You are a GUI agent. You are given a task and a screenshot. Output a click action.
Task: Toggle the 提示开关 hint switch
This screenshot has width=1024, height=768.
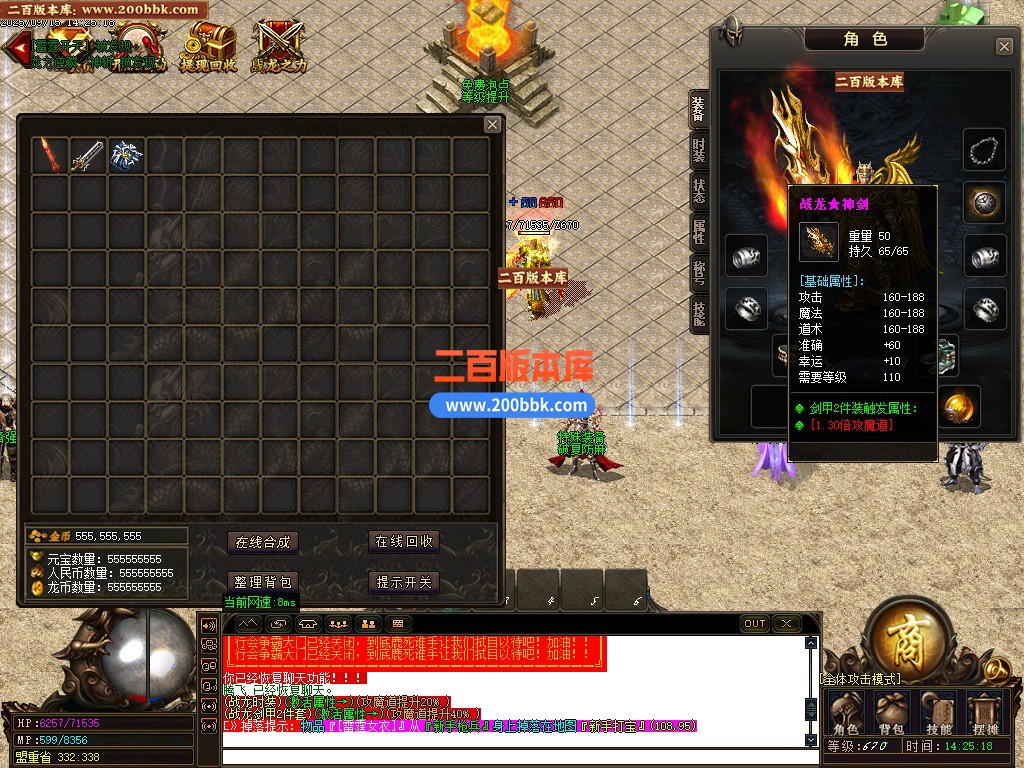pos(404,582)
